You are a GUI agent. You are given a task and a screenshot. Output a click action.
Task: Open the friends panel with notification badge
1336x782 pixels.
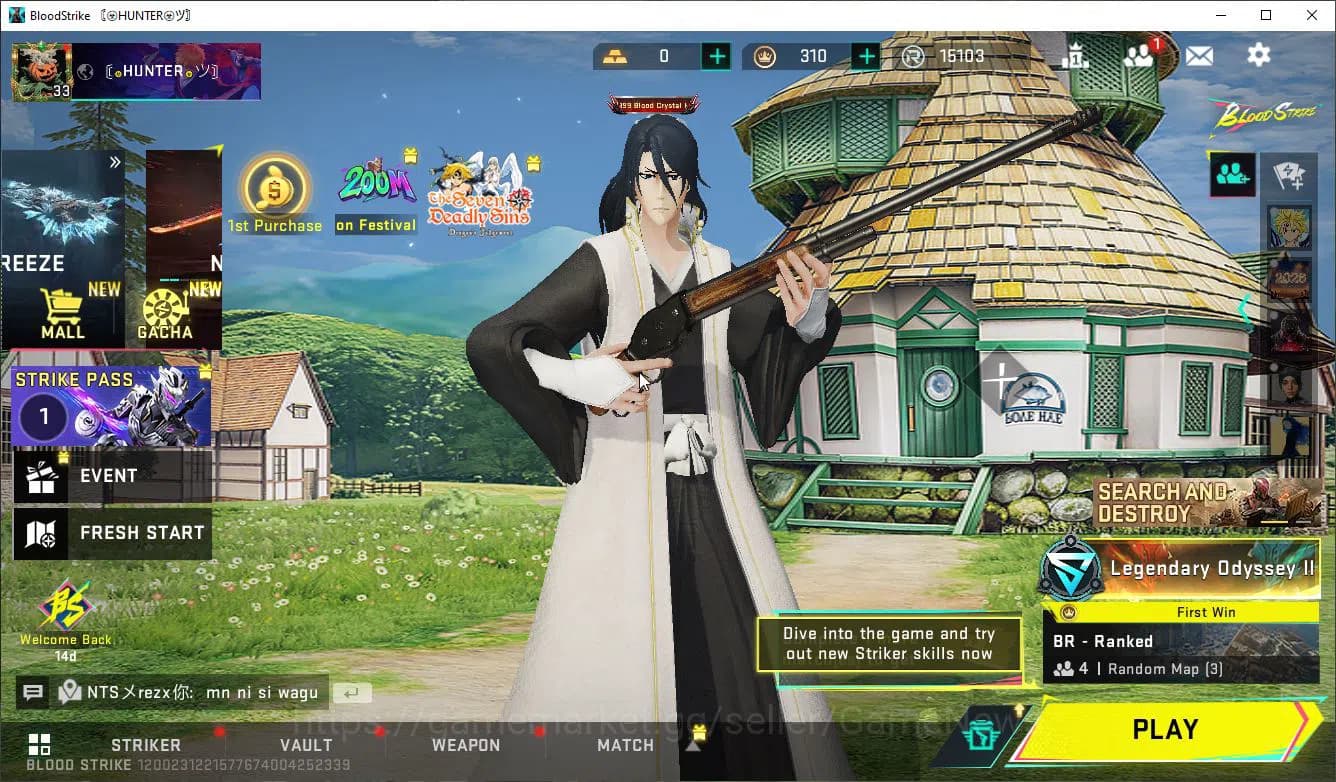click(1141, 56)
